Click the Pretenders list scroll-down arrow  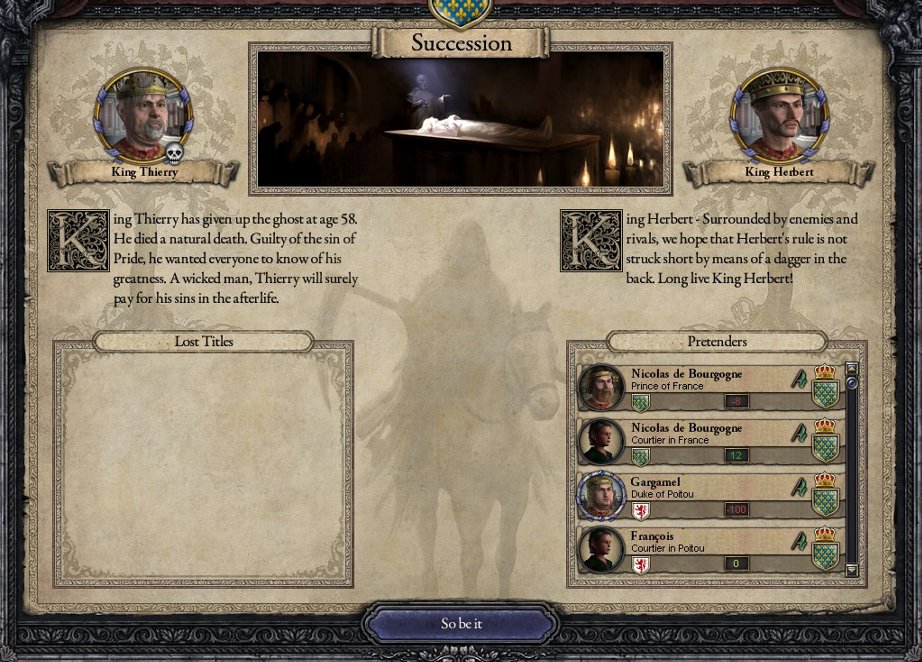(x=852, y=571)
